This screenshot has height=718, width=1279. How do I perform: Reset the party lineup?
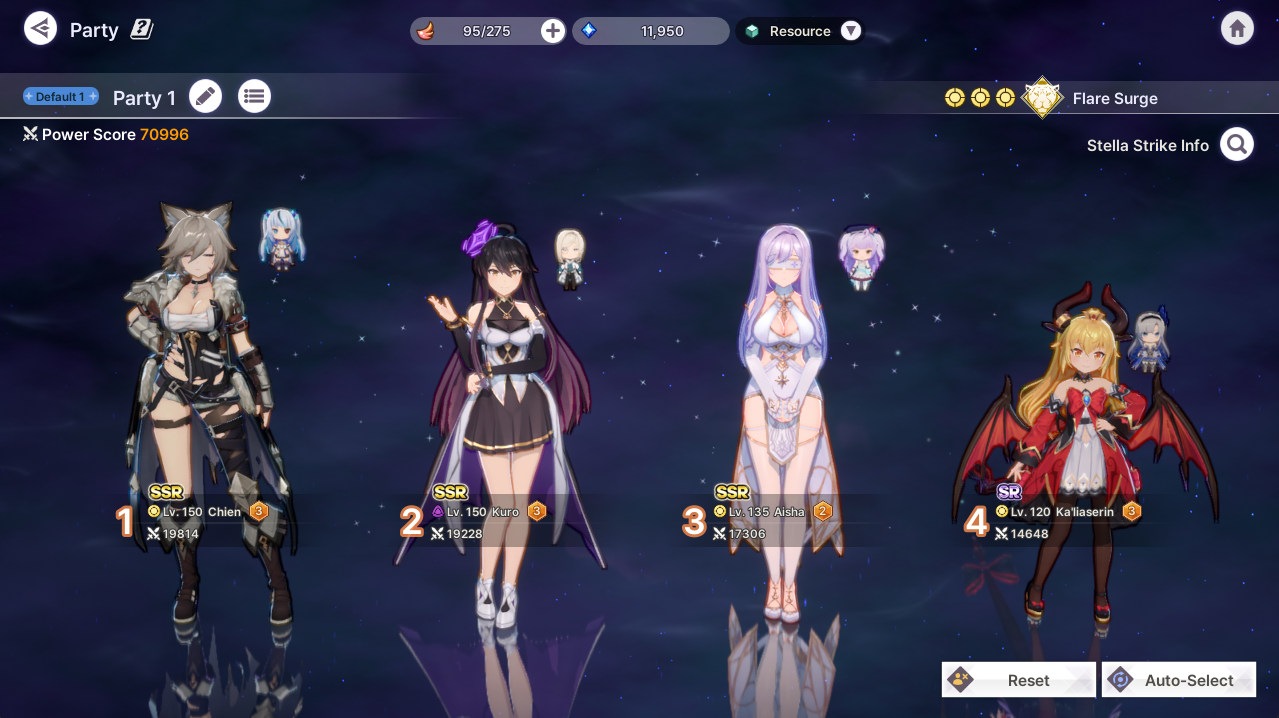[1018, 680]
